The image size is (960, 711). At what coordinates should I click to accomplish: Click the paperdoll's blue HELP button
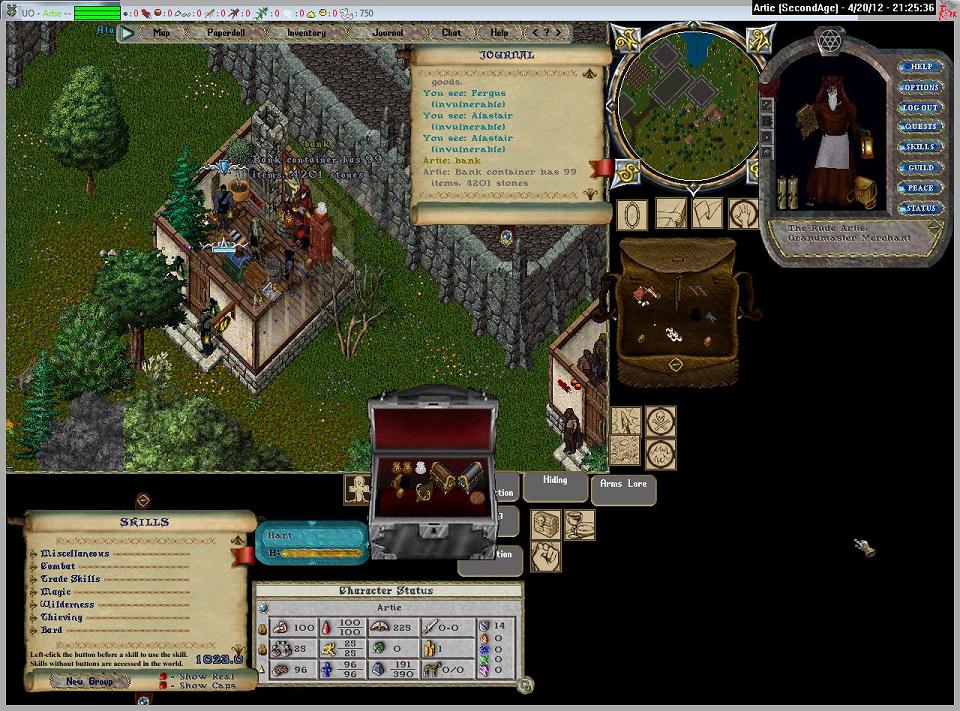pos(920,67)
